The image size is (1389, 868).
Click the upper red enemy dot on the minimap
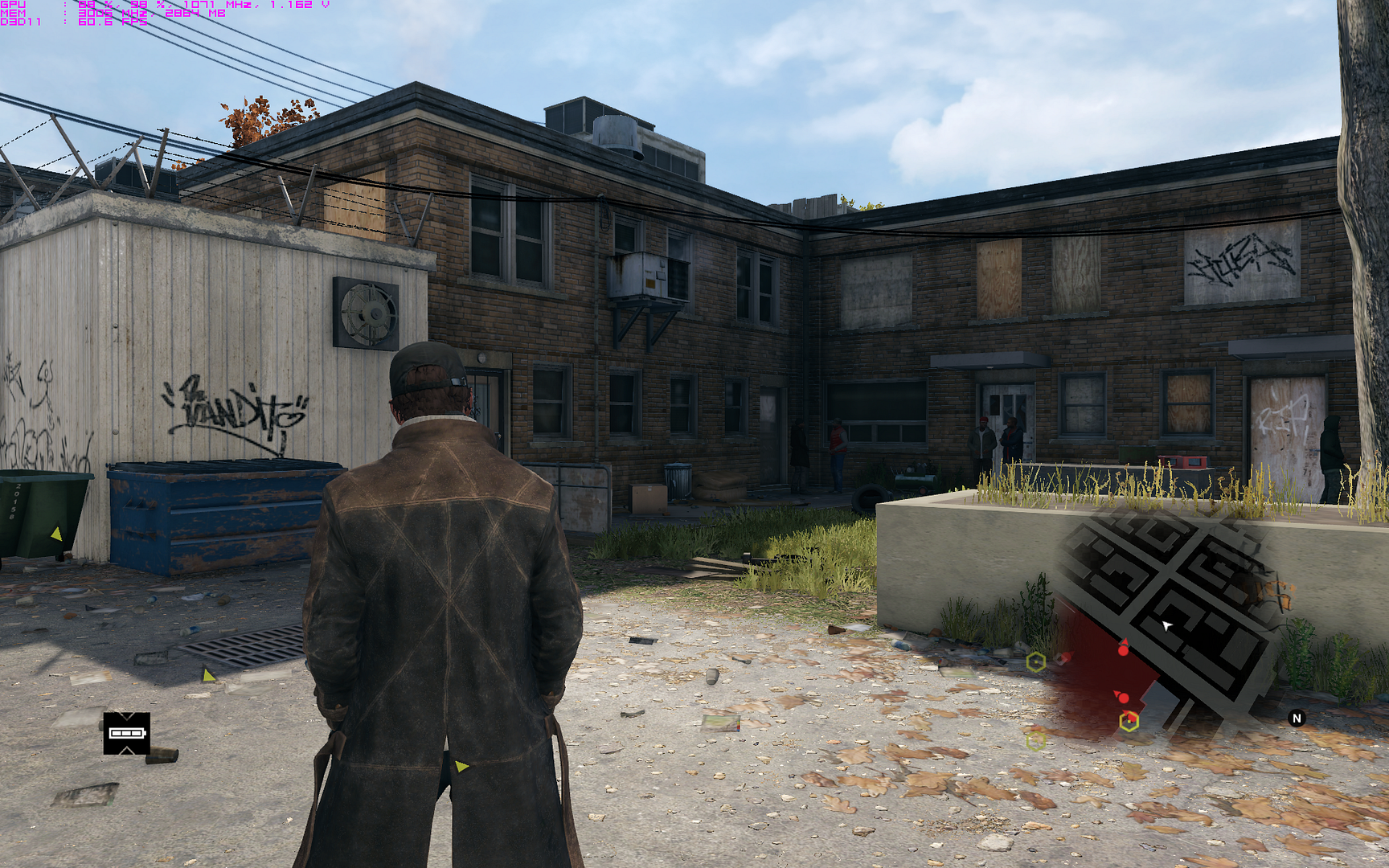tap(1123, 650)
